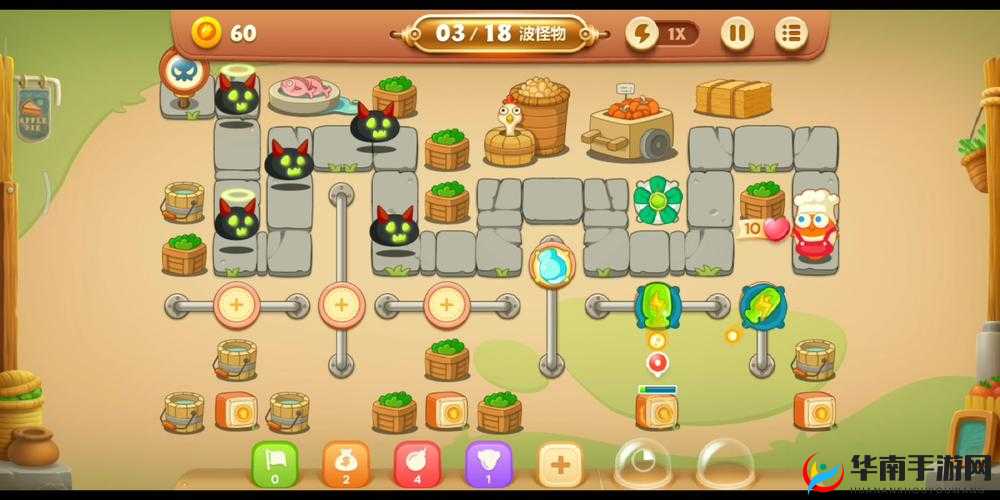Select the empty glass dome slot
This screenshot has width=1000, height=500.
click(x=725, y=464)
